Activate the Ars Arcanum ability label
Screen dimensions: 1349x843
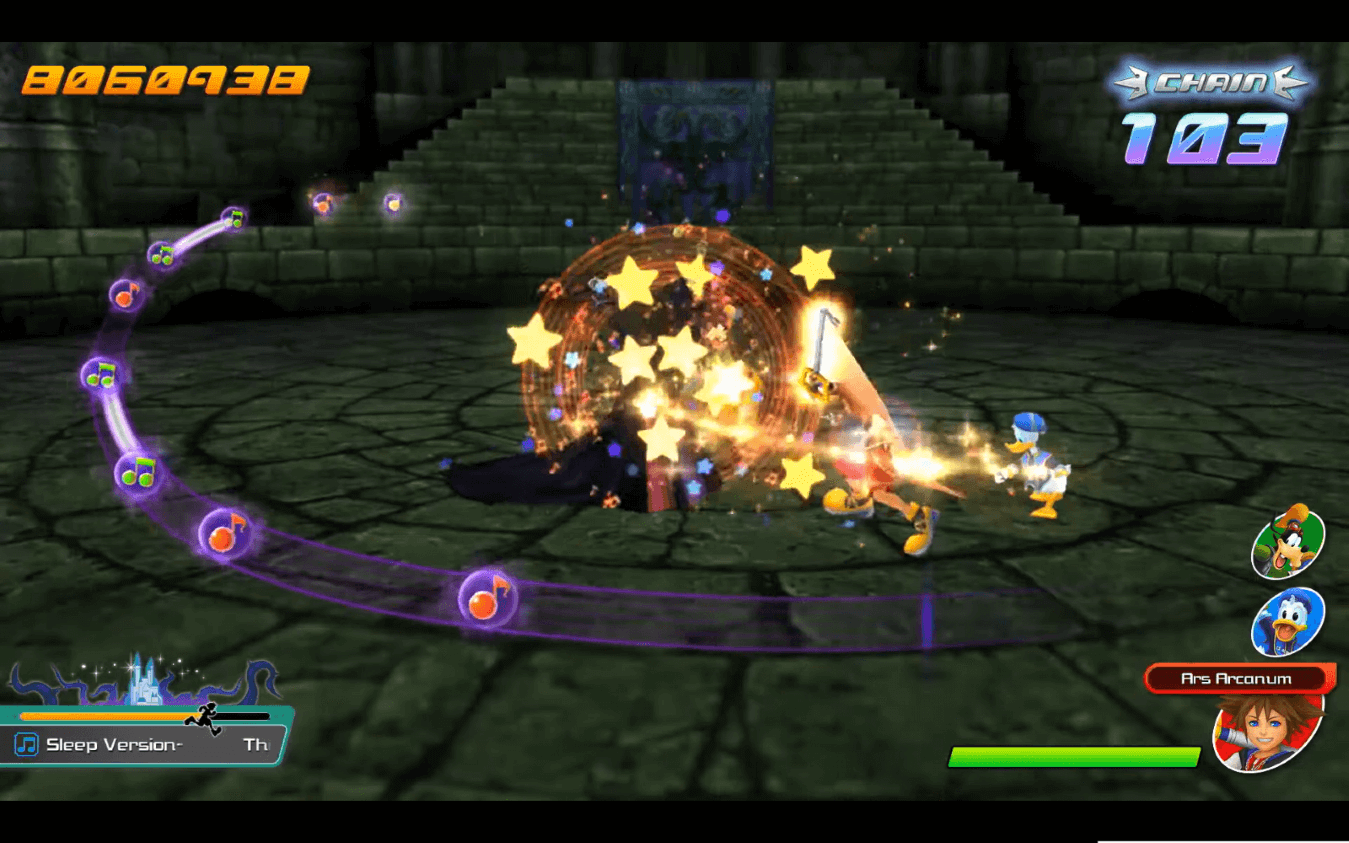click(1236, 679)
